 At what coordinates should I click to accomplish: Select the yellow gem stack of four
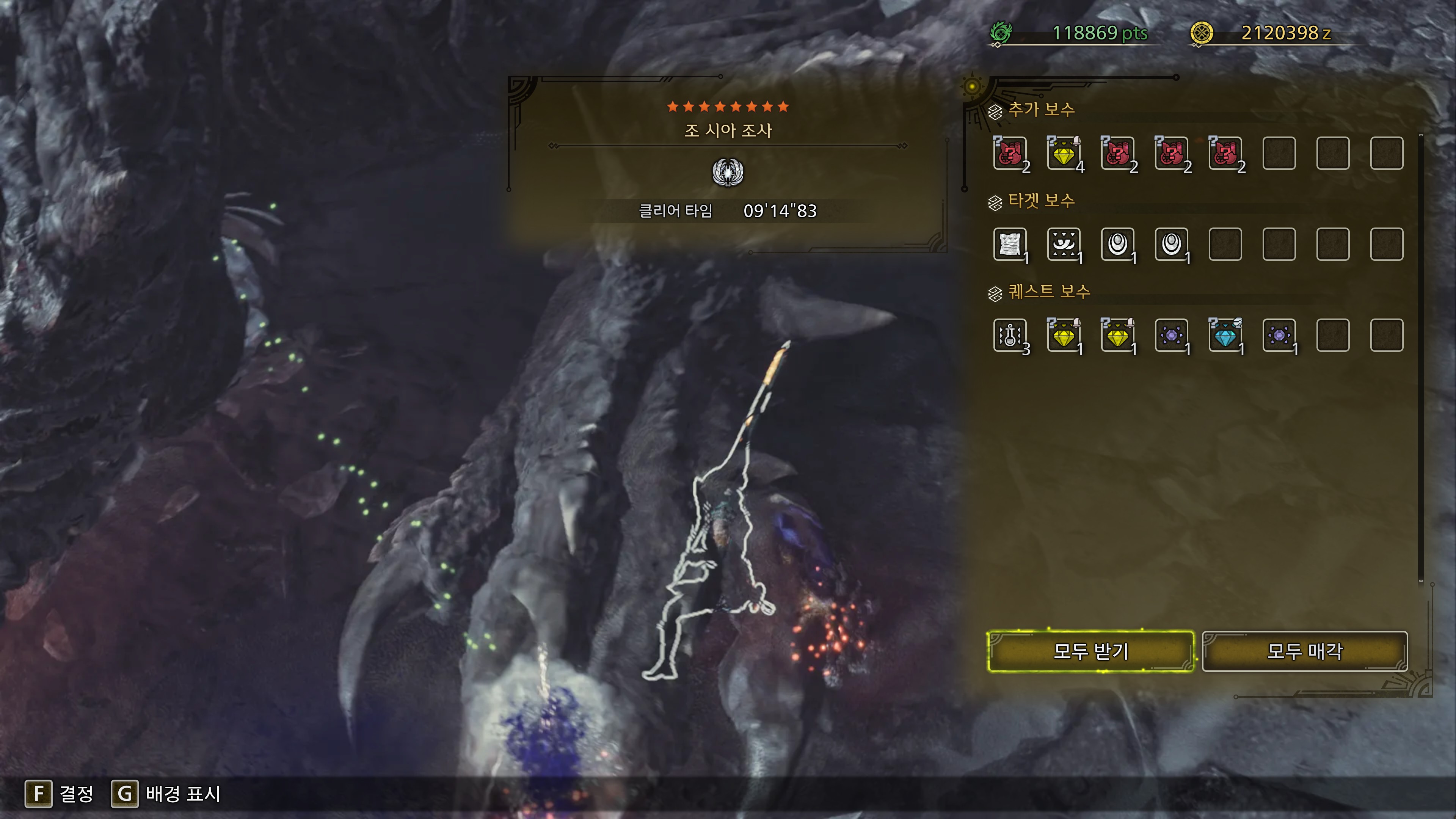[1064, 153]
